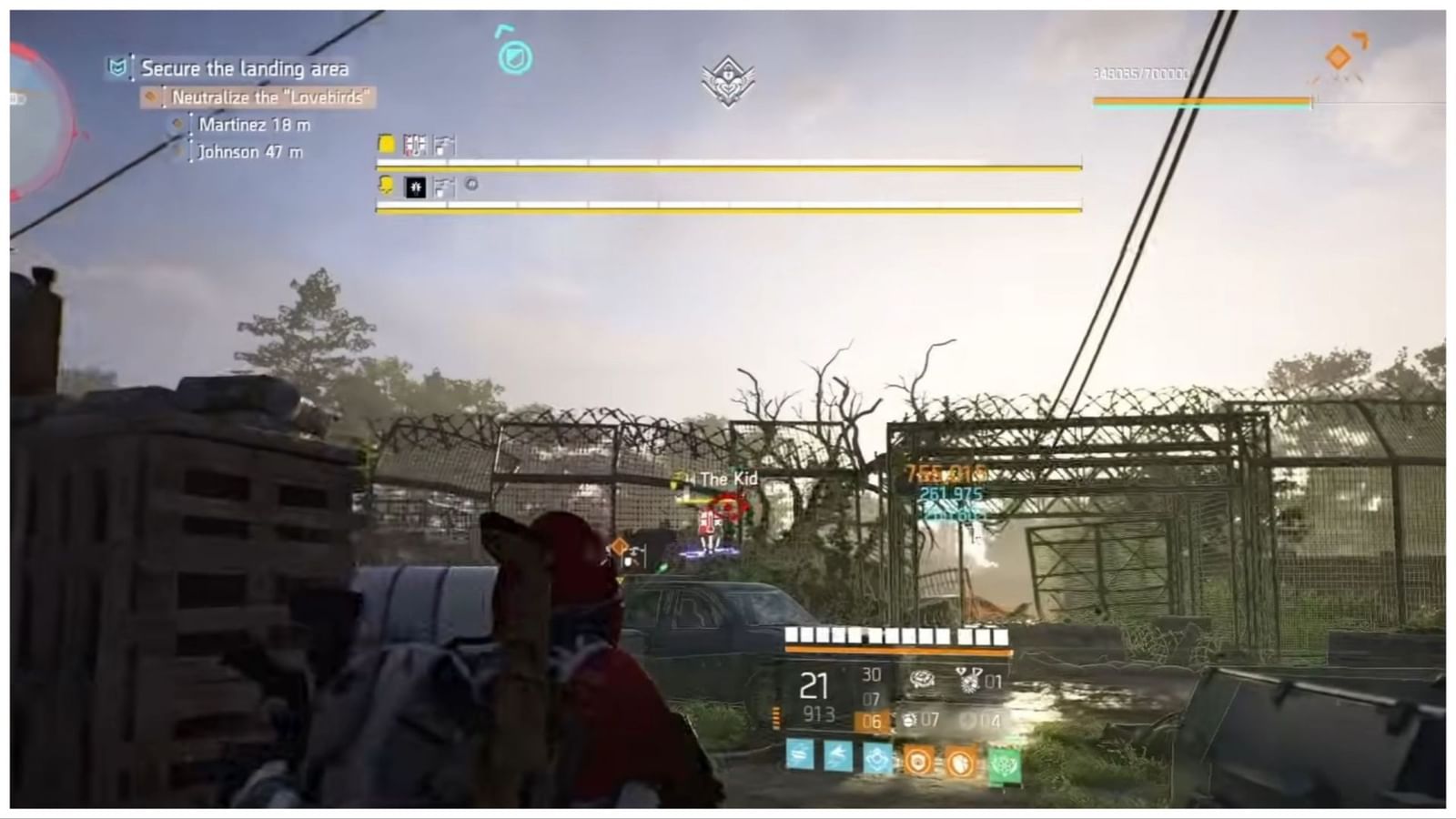
Task: Select the grenade icon showing count 30
Action: click(920, 680)
